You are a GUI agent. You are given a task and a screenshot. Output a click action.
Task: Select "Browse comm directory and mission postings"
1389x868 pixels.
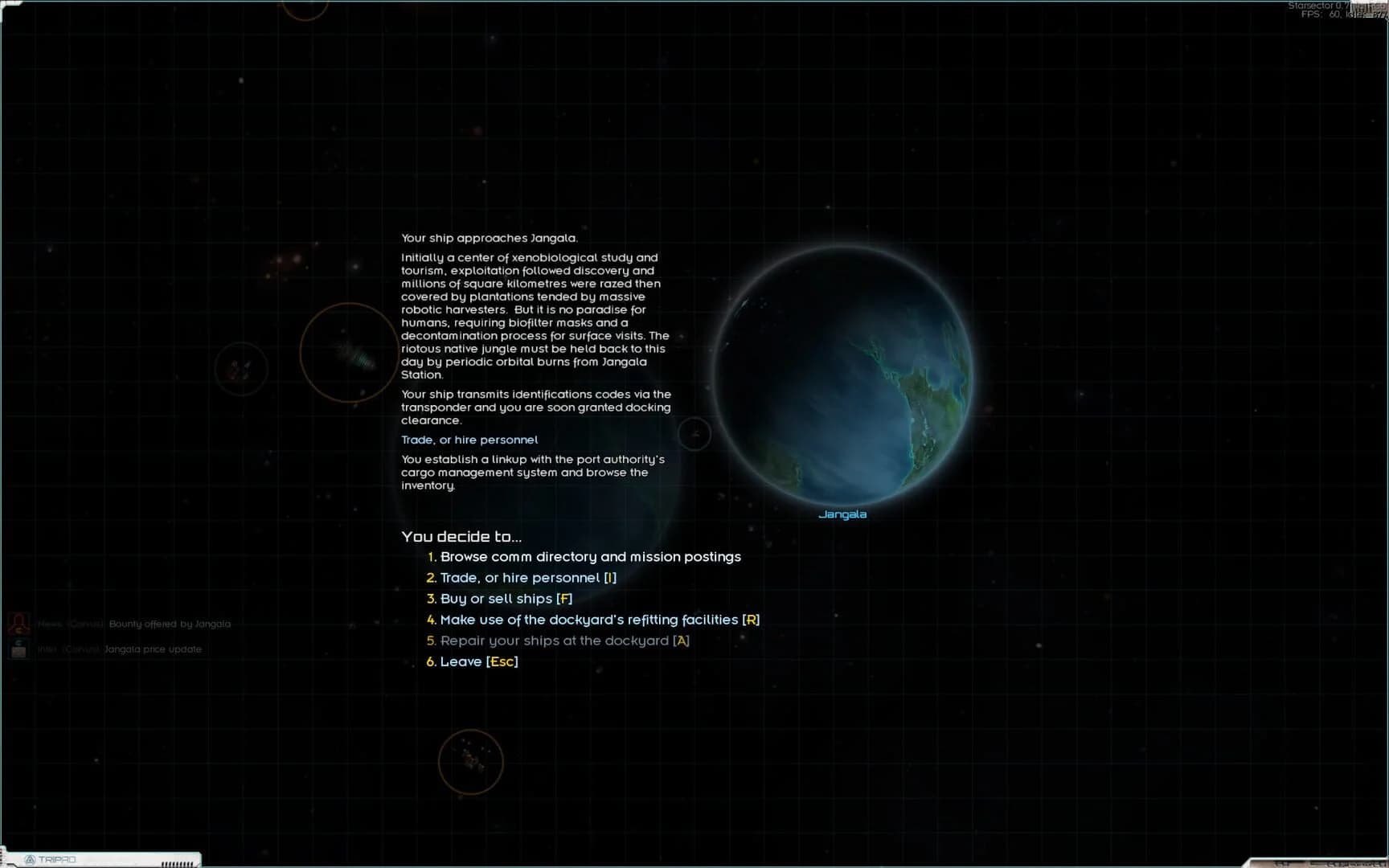(x=590, y=556)
